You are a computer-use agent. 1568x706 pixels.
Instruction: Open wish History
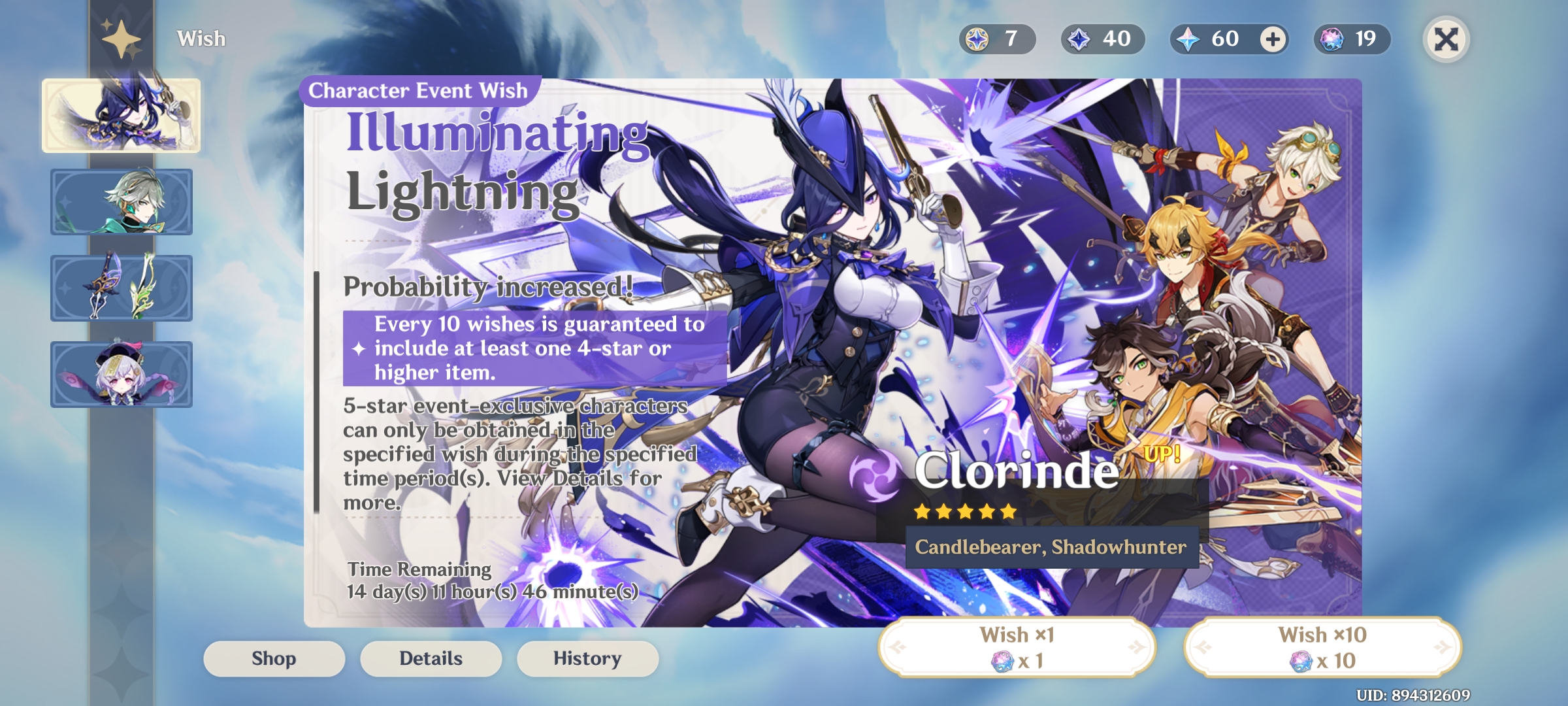pyautogui.click(x=587, y=658)
